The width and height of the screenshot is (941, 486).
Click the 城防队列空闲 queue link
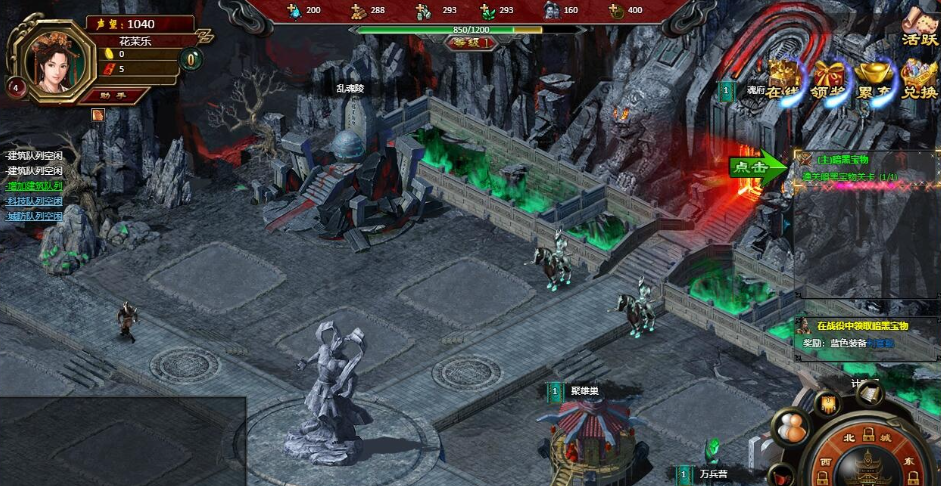pyautogui.click(x=35, y=216)
